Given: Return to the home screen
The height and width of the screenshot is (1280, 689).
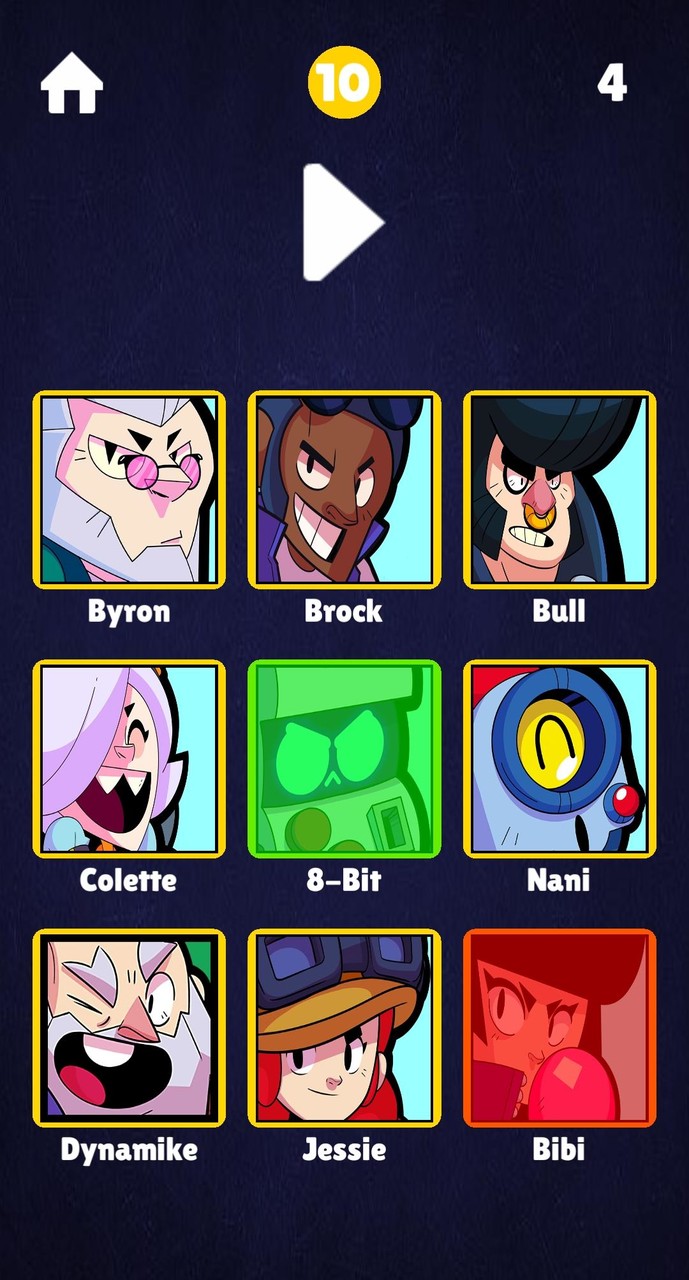Looking at the screenshot, I should pos(72,83).
